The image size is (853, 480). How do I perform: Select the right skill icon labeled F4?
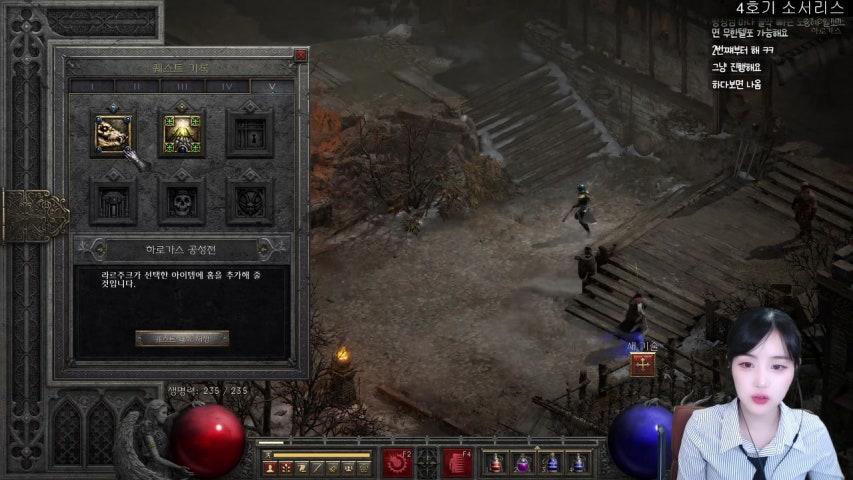(457, 462)
